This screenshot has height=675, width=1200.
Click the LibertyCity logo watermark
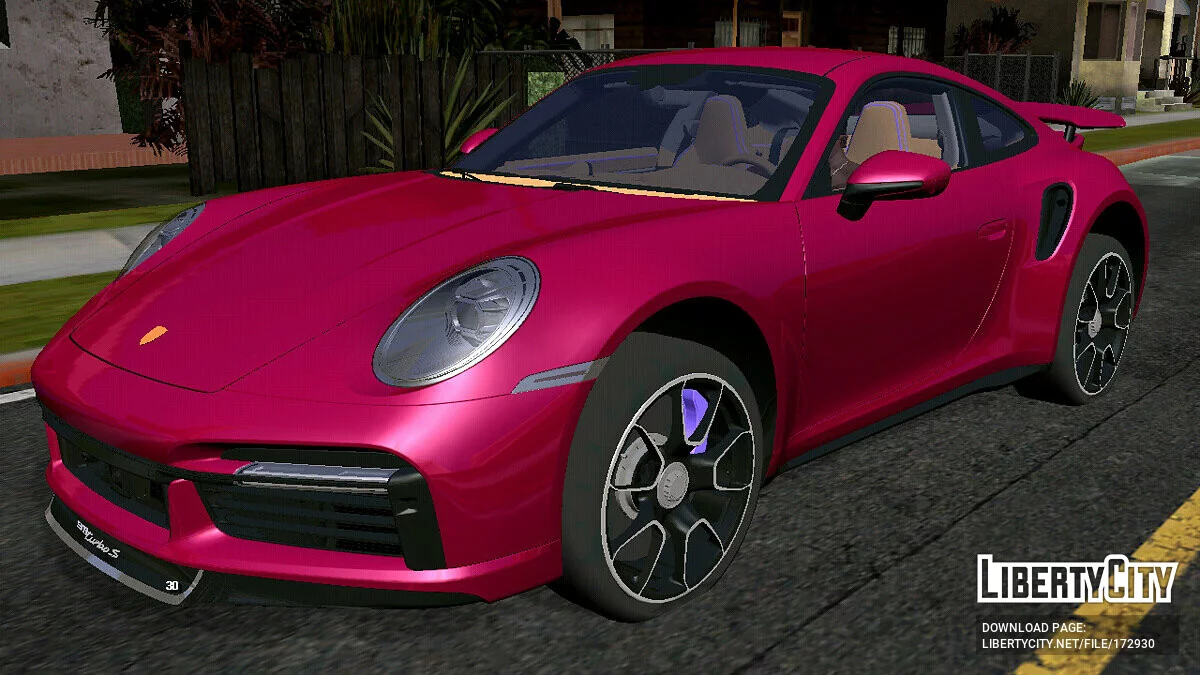click(1076, 579)
